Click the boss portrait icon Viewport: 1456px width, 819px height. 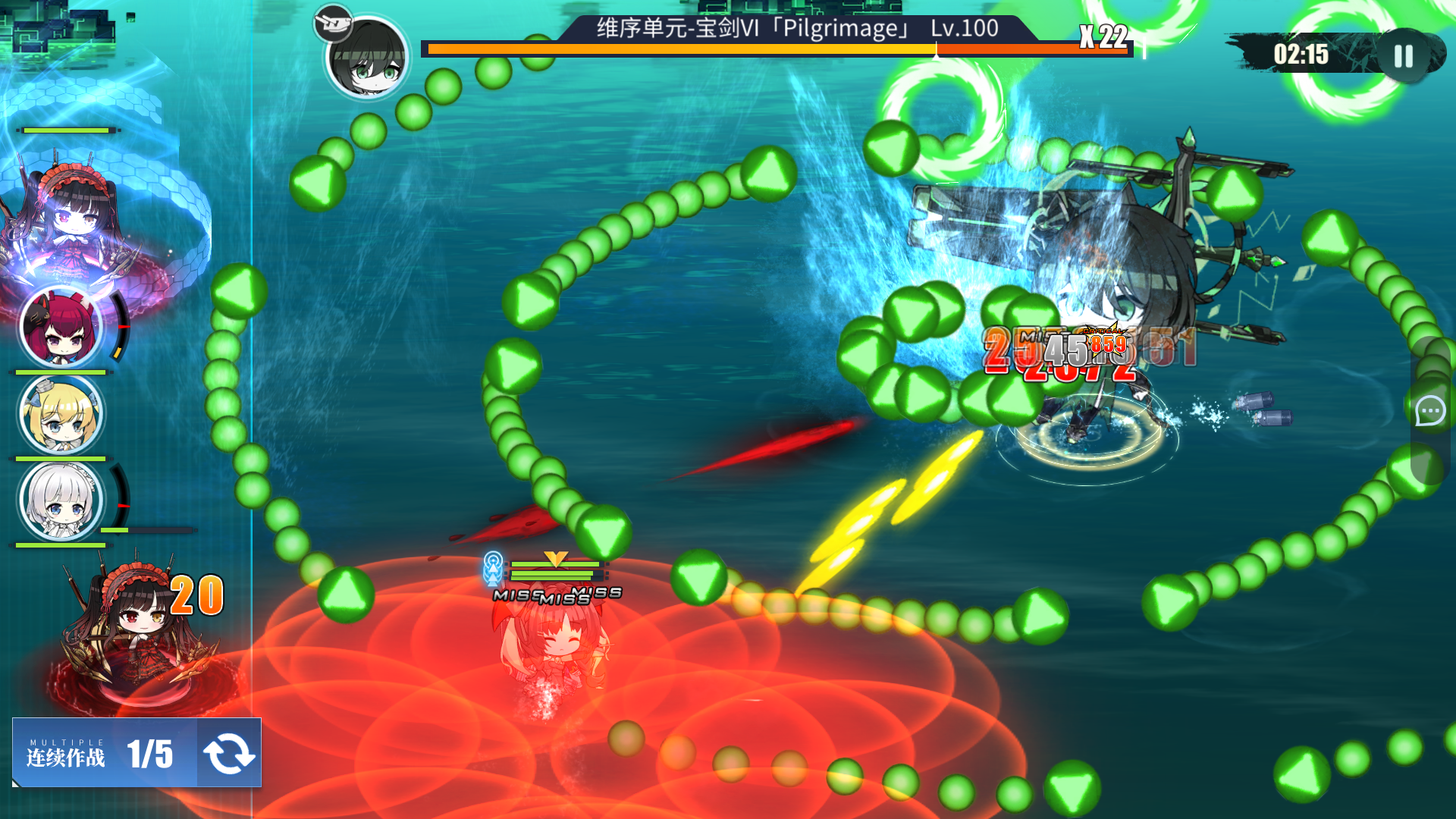tap(368, 58)
